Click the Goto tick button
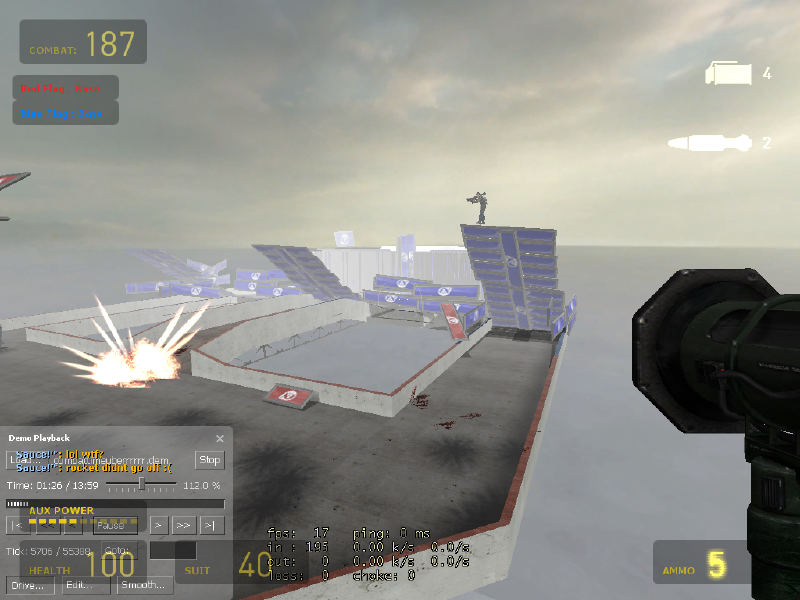The height and width of the screenshot is (600, 800). click(x=116, y=551)
